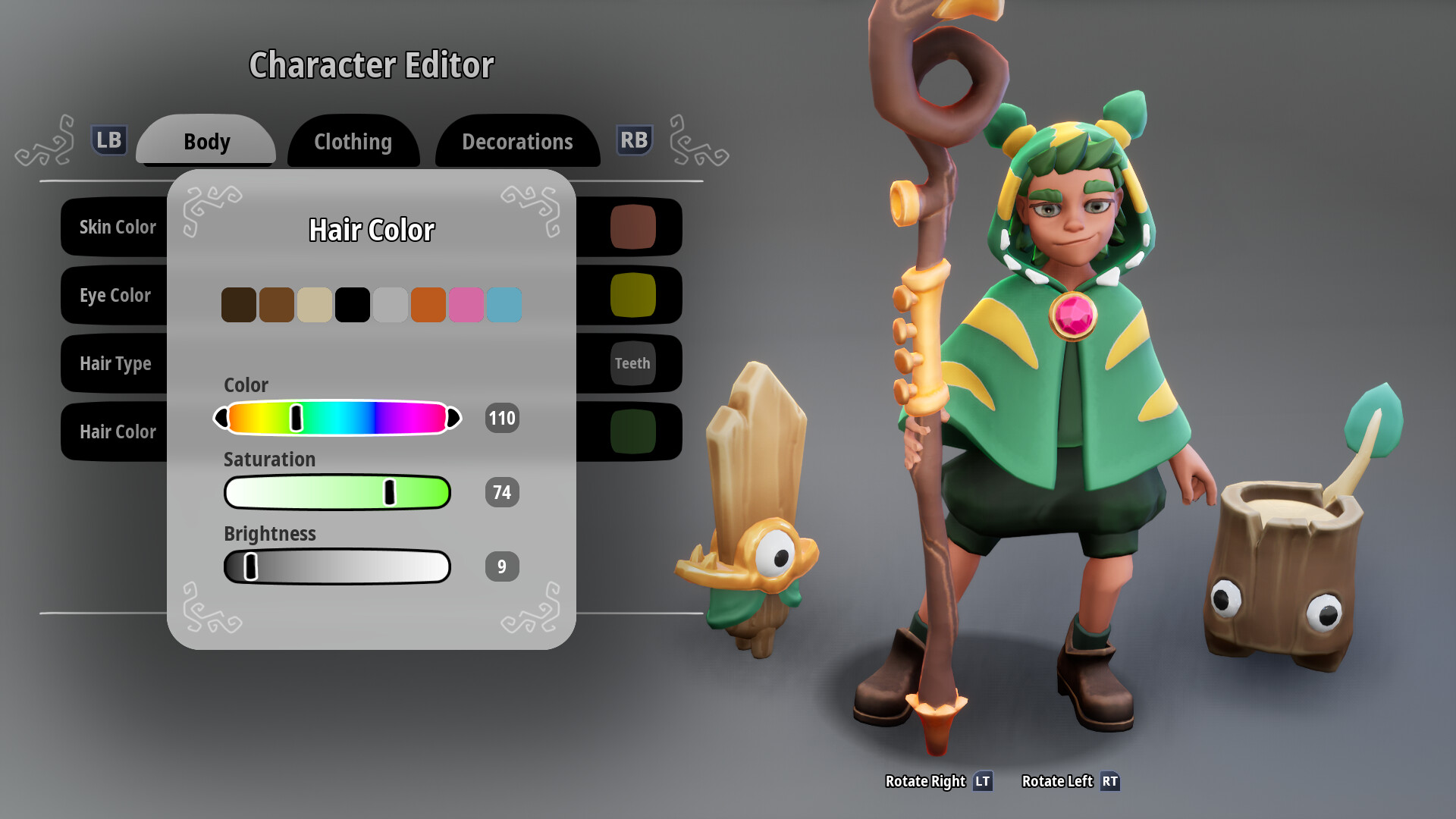The height and width of the screenshot is (819, 1456).
Task: Click the hue slider handle at value 110
Action: click(297, 418)
